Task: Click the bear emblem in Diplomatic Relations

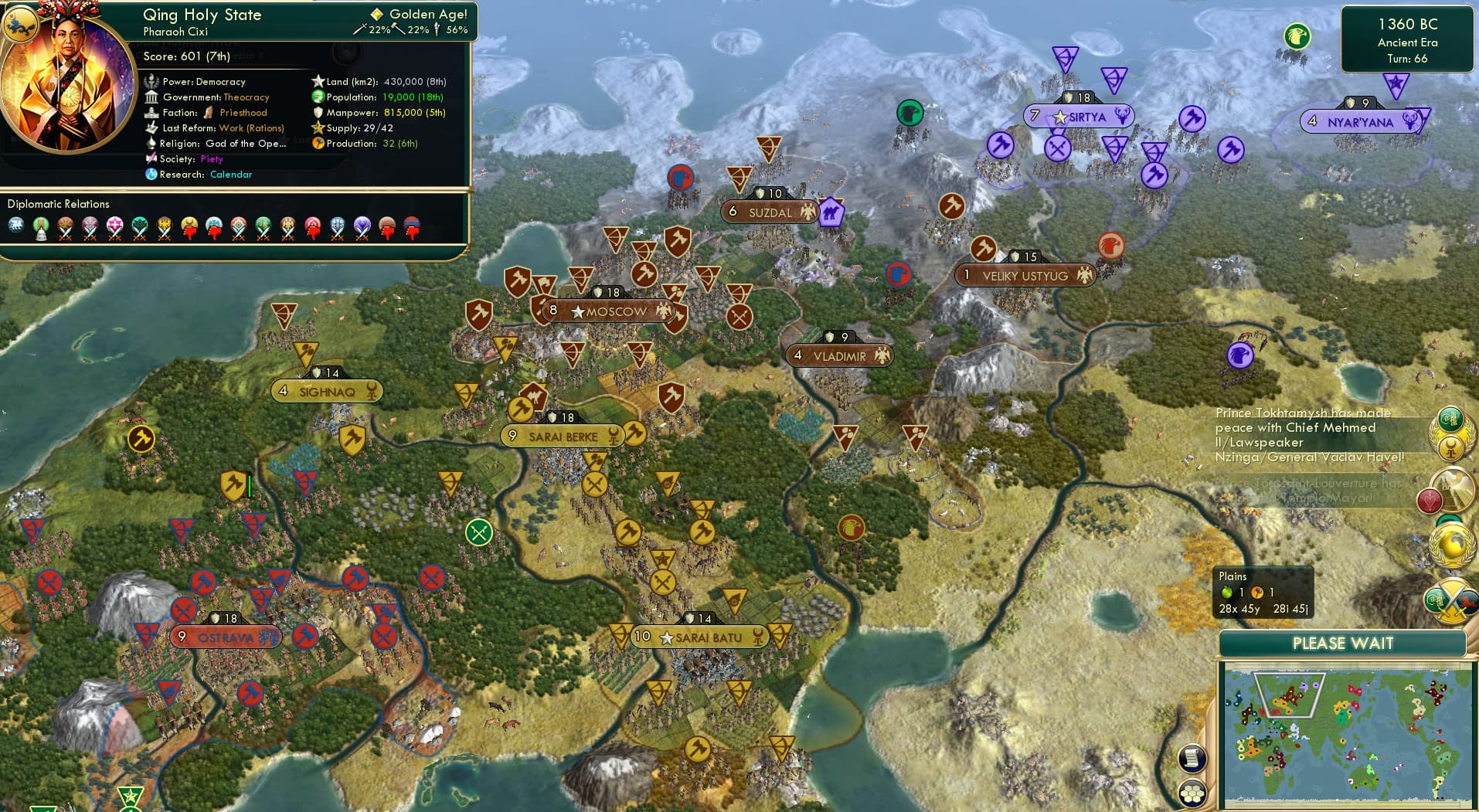Action: pyautogui.click(x=15, y=224)
